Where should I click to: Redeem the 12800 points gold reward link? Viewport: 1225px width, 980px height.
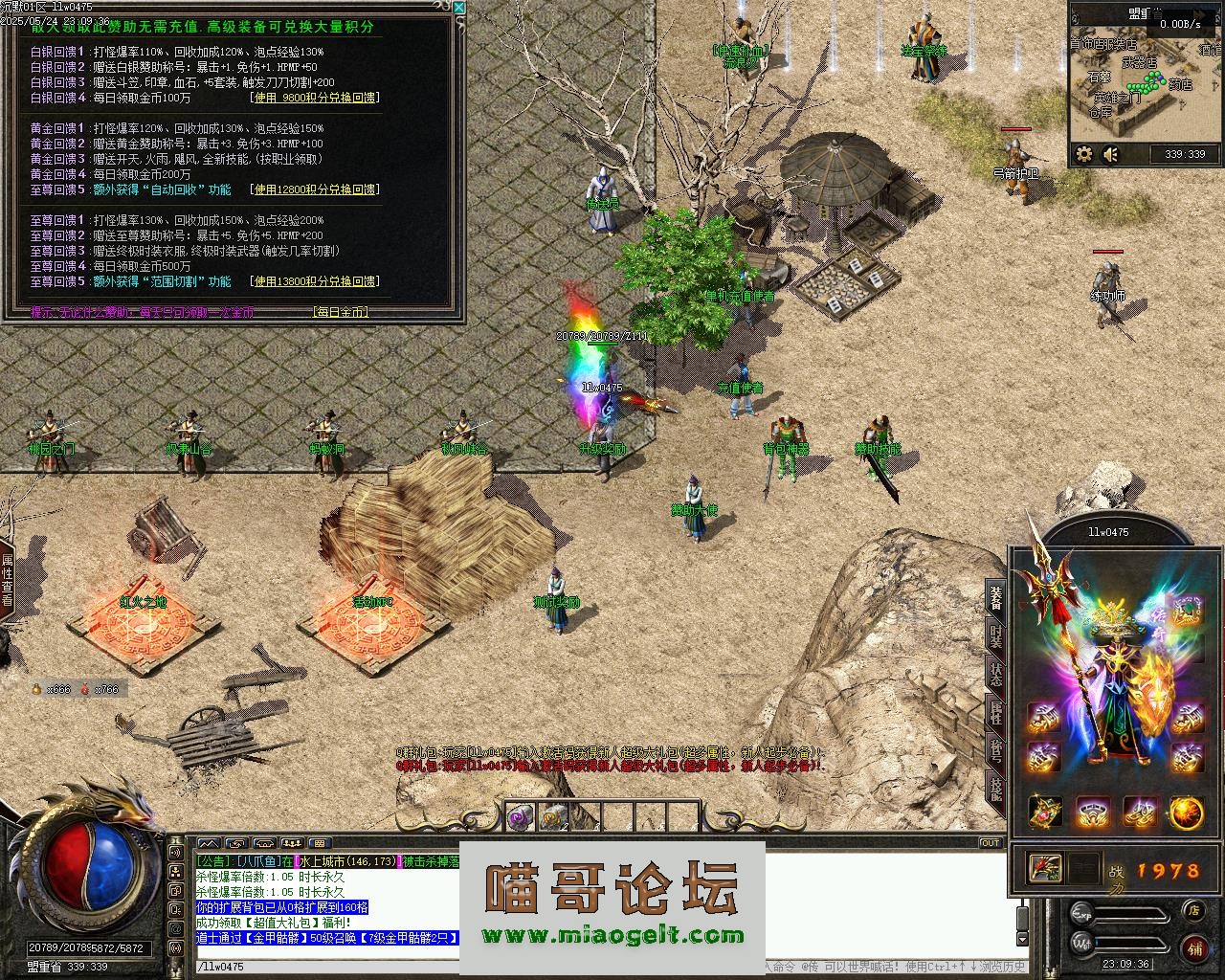click(315, 189)
